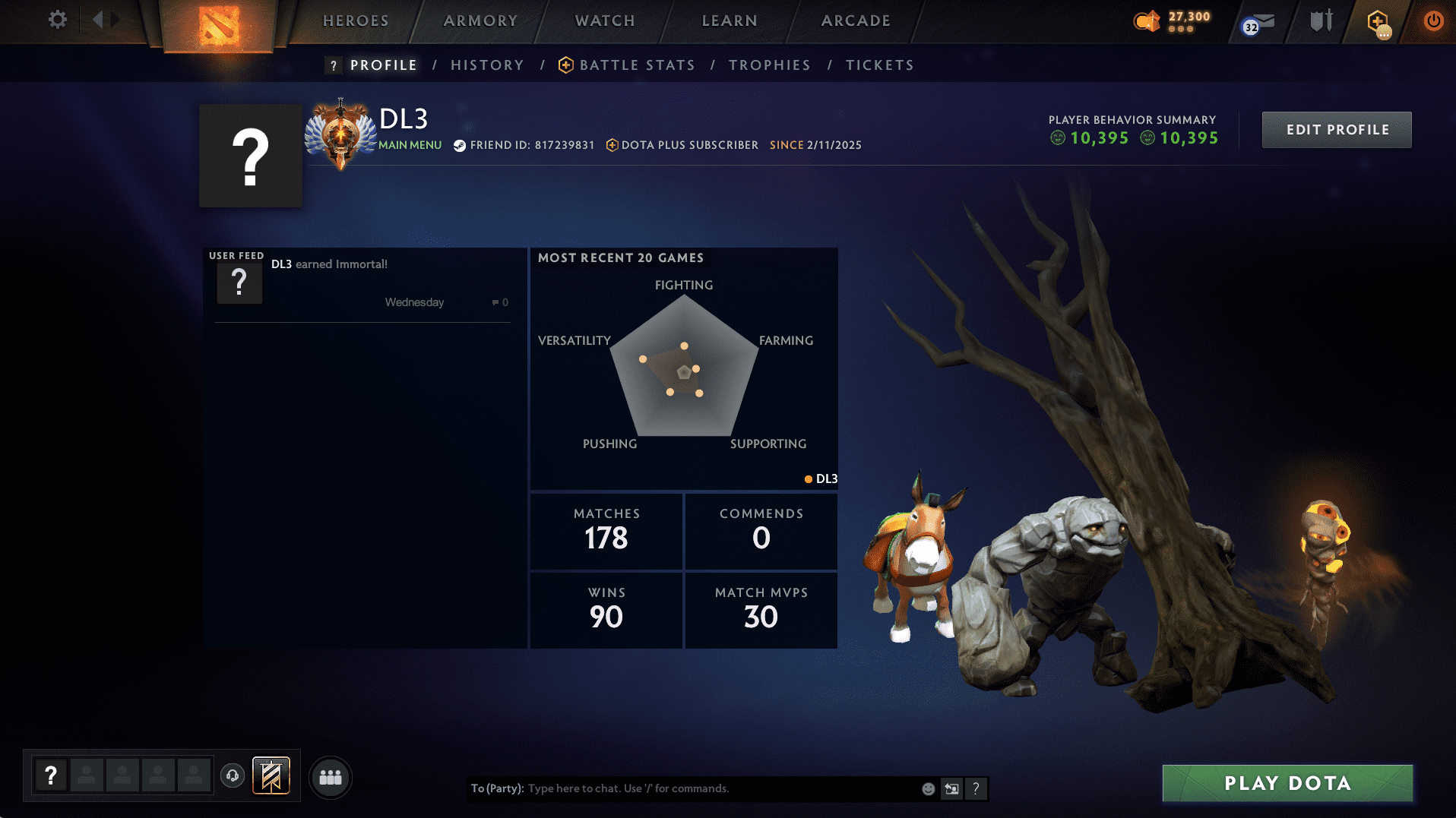Open the BATTLE STATS tab
The height and width of the screenshot is (818, 1456).
click(637, 65)
